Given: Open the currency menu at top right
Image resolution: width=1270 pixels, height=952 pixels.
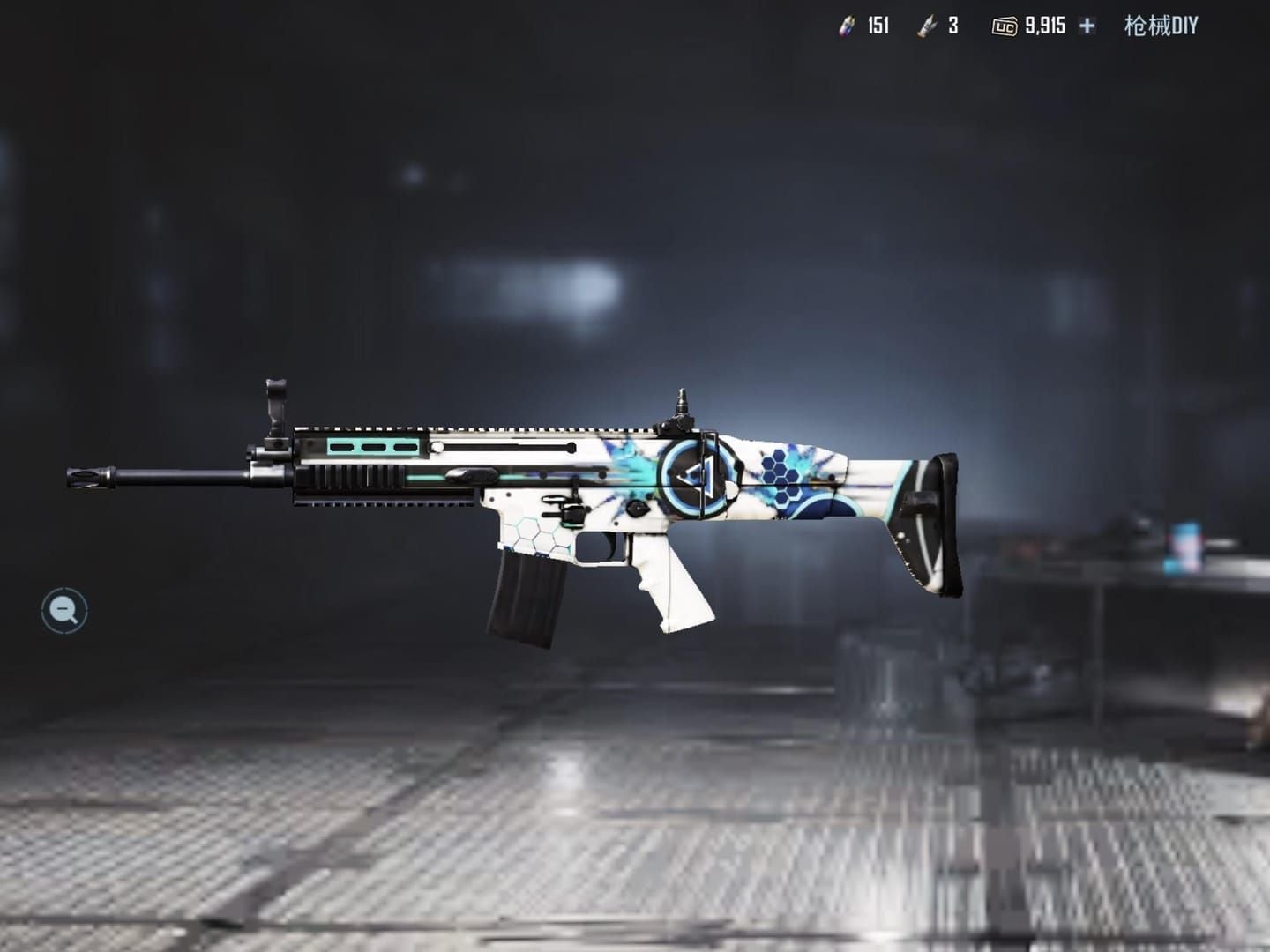Looking at the screenshot, I should click(x=1086, y=27).
